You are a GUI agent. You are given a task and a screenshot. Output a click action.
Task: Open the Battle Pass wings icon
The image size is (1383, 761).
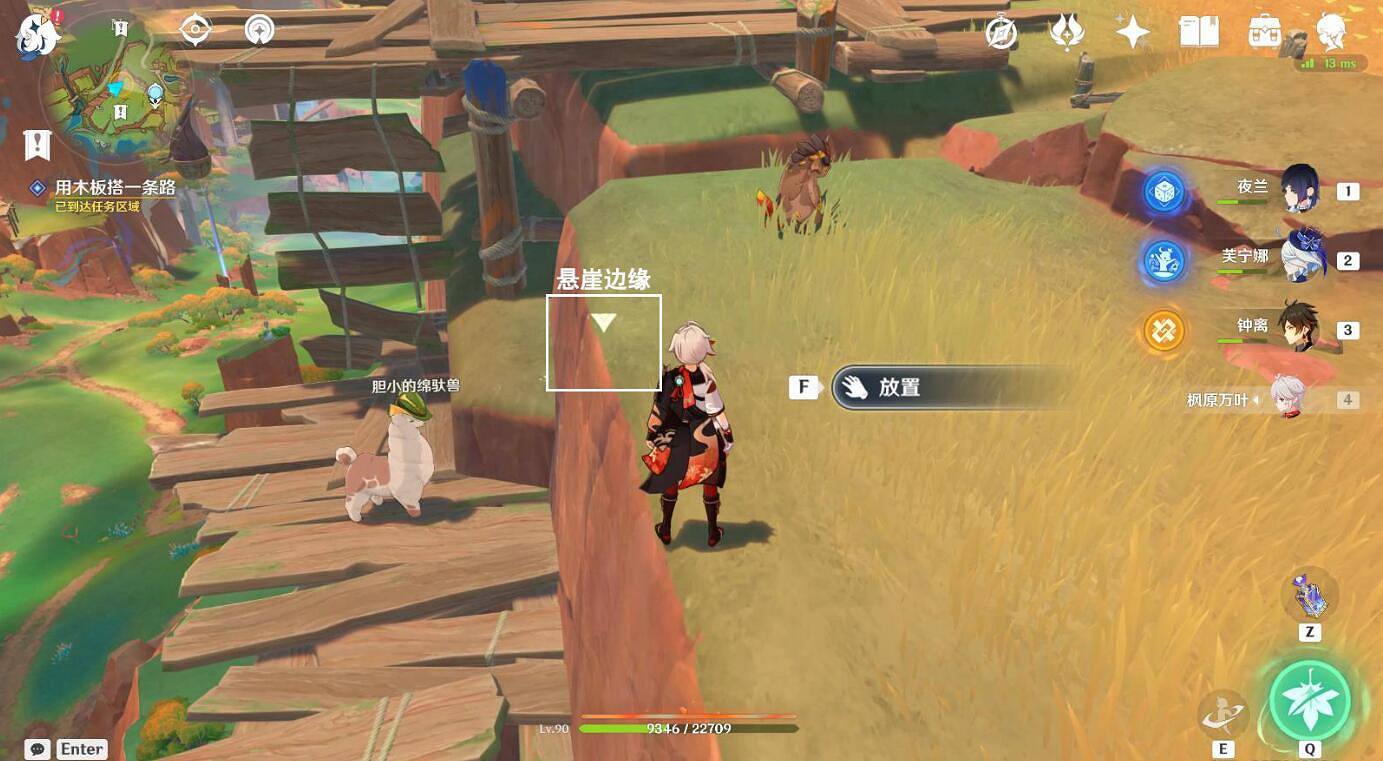click(x=1068, y=32)
